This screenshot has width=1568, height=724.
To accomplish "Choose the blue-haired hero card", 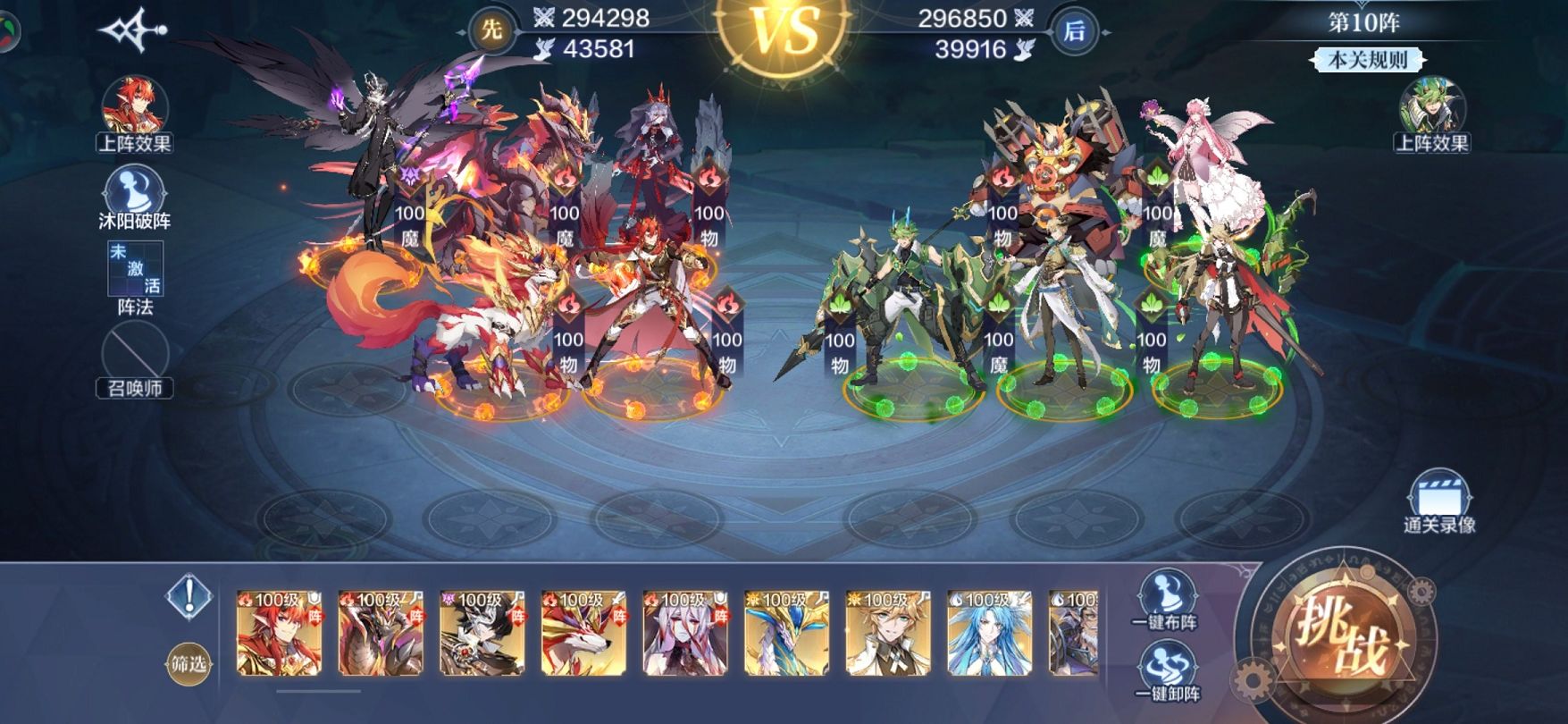I will pyautogui.click(x=990, y=633).
